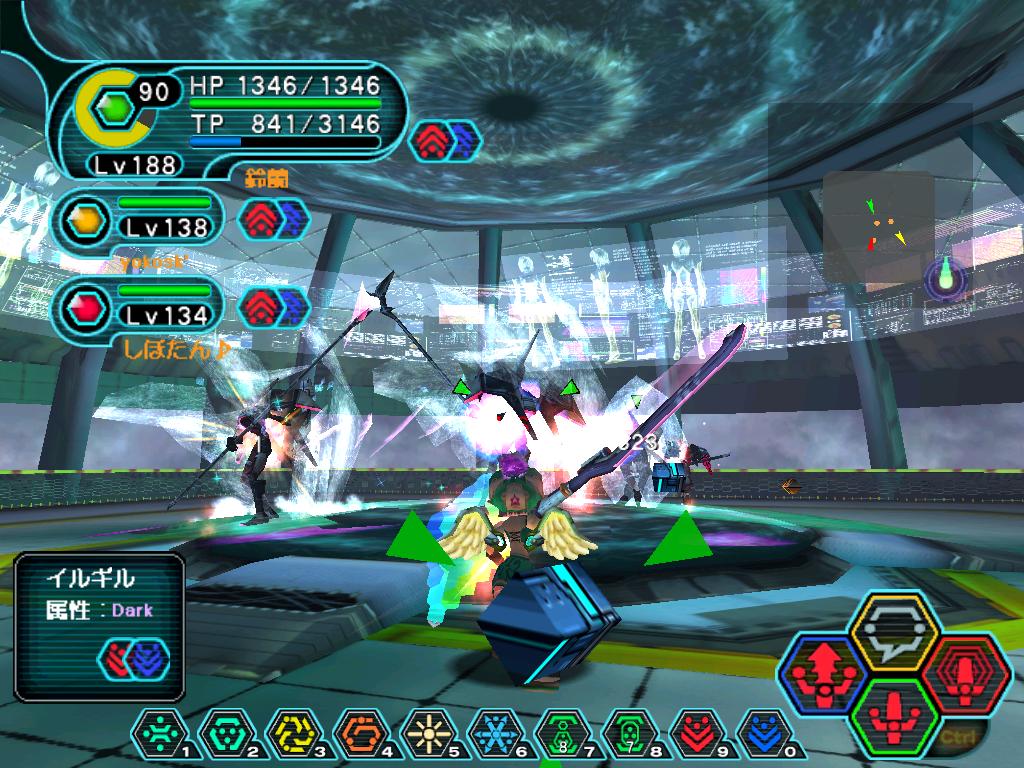This screenshot has height=768, width=1024.
Task: Select the Lv138 party member panel
Action: [x=140, y=218]
